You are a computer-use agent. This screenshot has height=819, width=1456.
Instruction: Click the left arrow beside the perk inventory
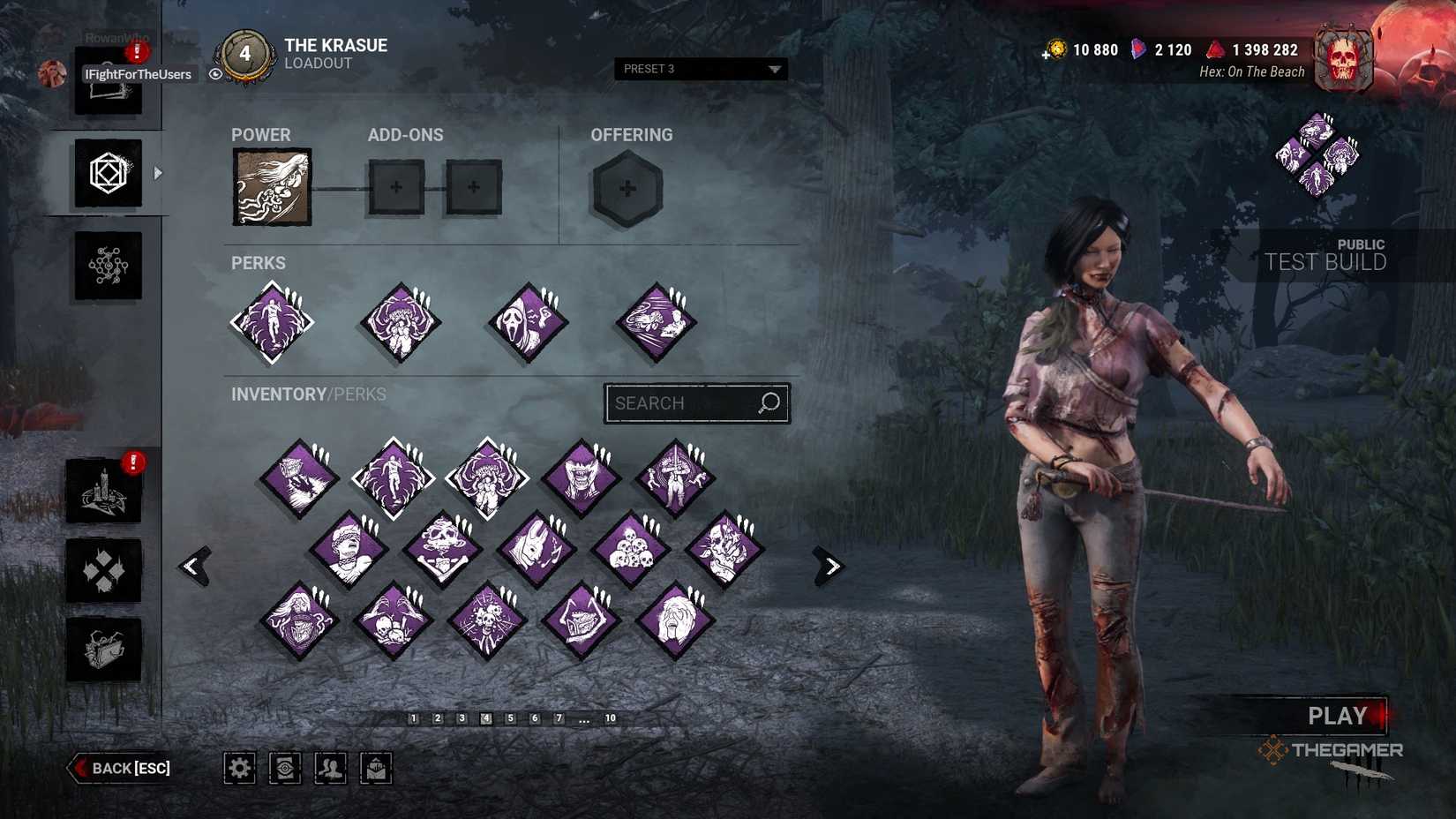(196, 565)
